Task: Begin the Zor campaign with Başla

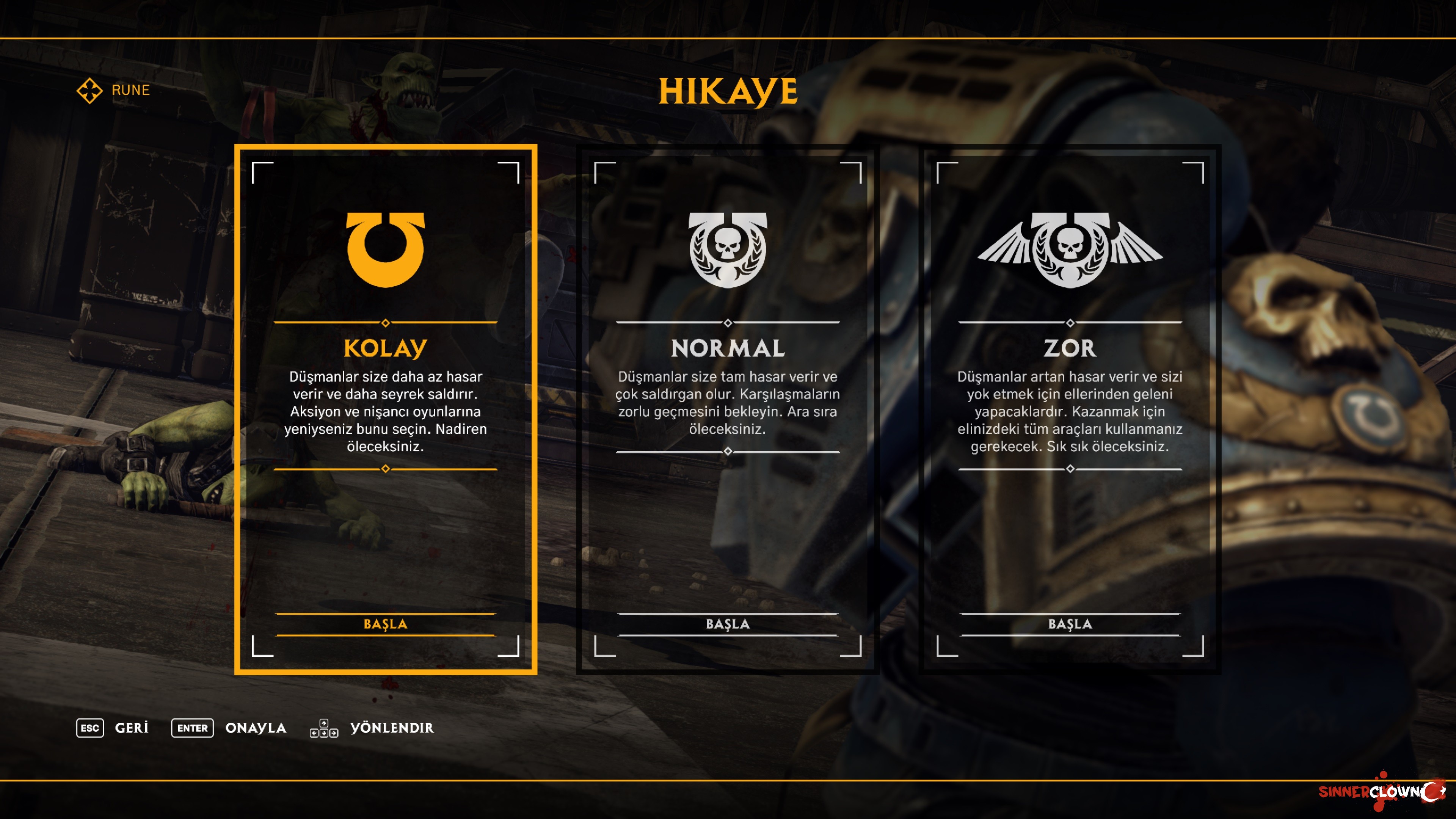Action: [x=1069, y=624]
